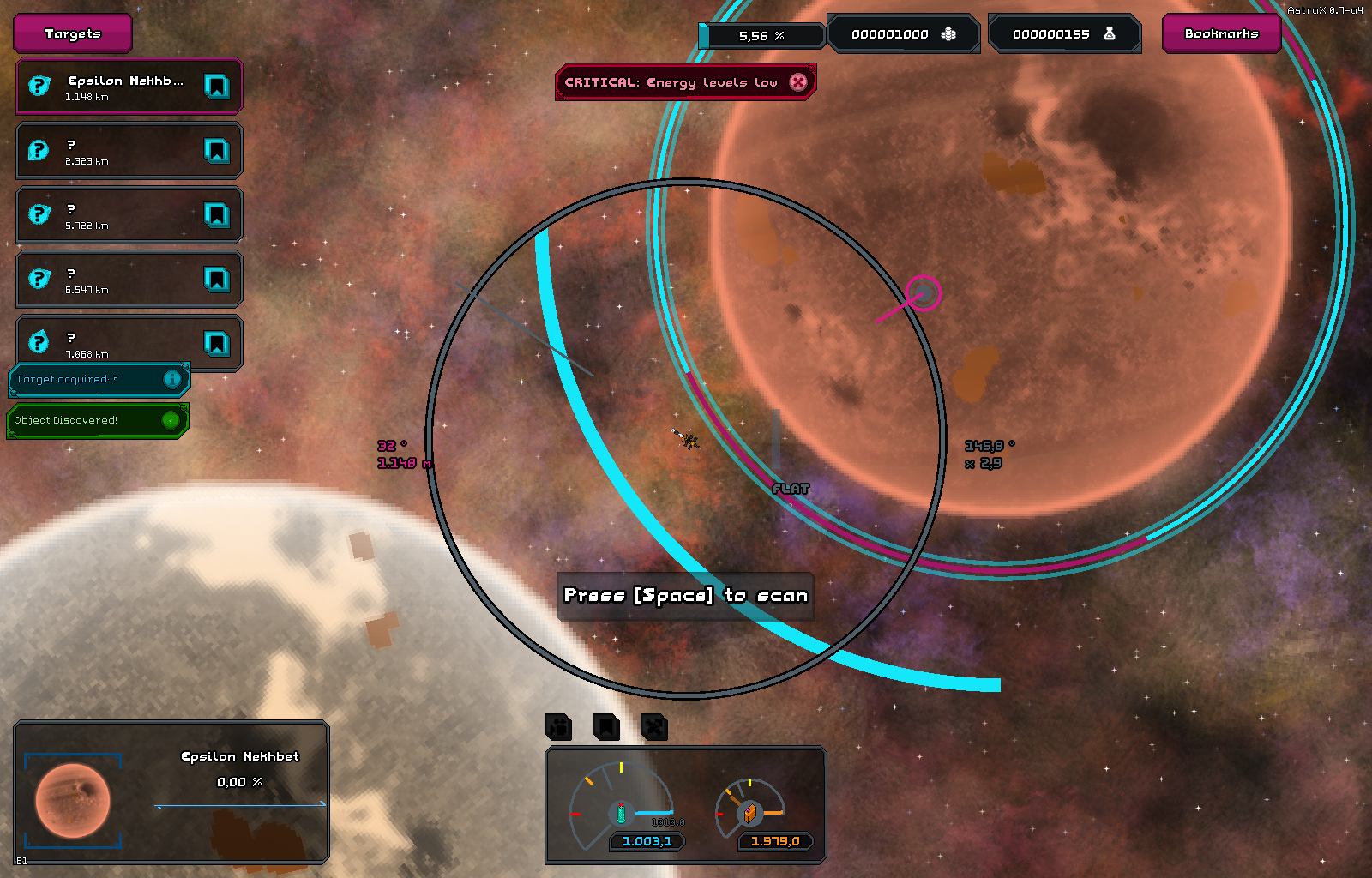Open the Bookmarks panel
Image resolution: width=1372 pixels, height=878 pixels.
(1221, 34)
